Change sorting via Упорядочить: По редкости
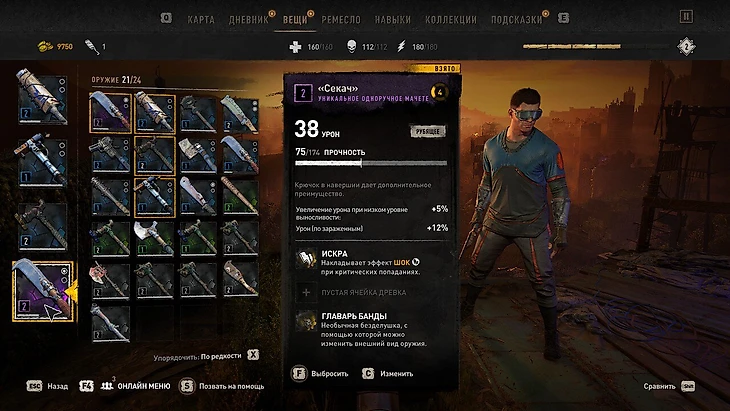Viewport: 730px width, 411px height. pyautogui.click(x=220, y=355)
